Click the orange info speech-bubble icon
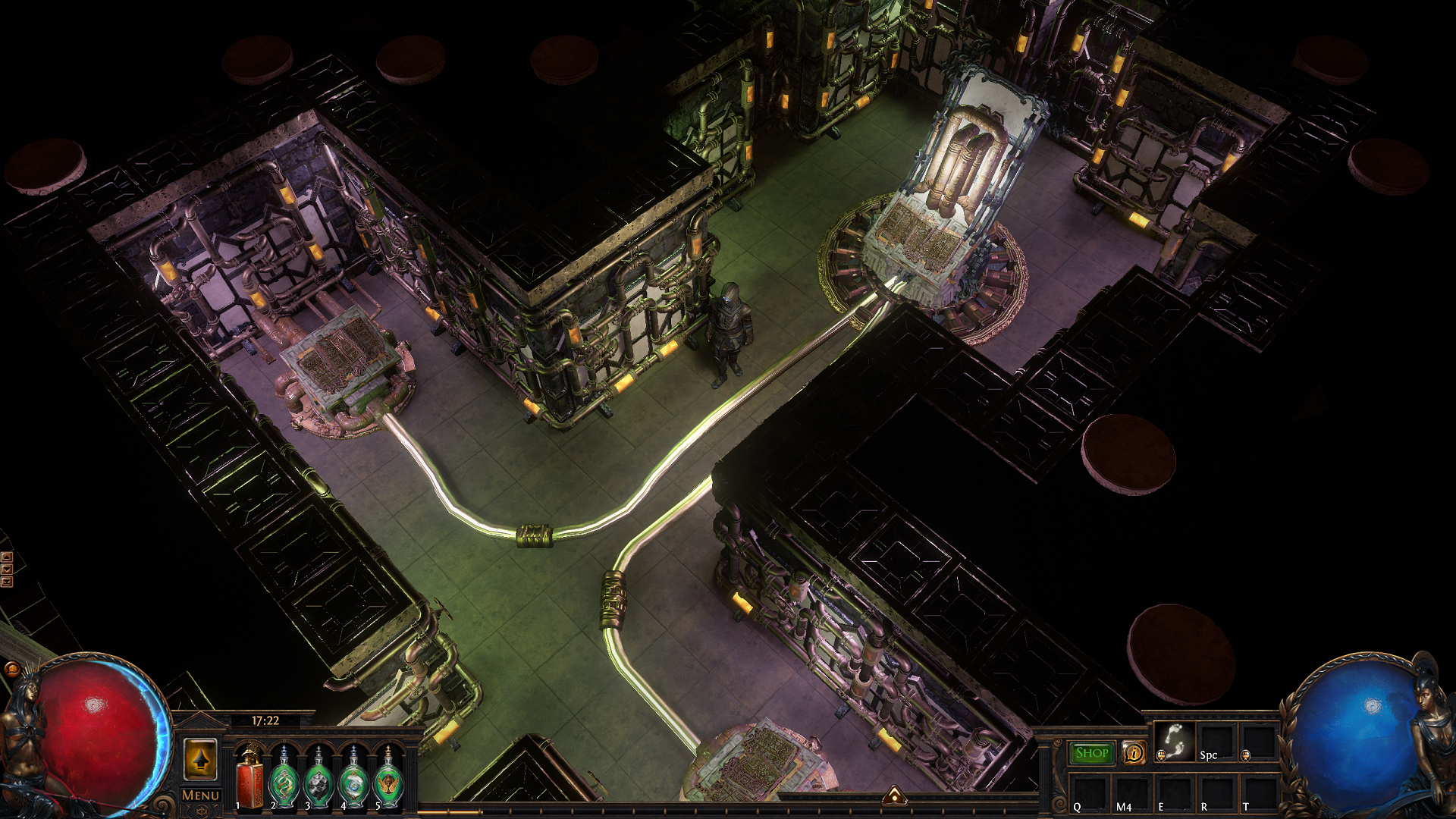The width and height of the screenshot is (1456, 819). click(1134, 753)
